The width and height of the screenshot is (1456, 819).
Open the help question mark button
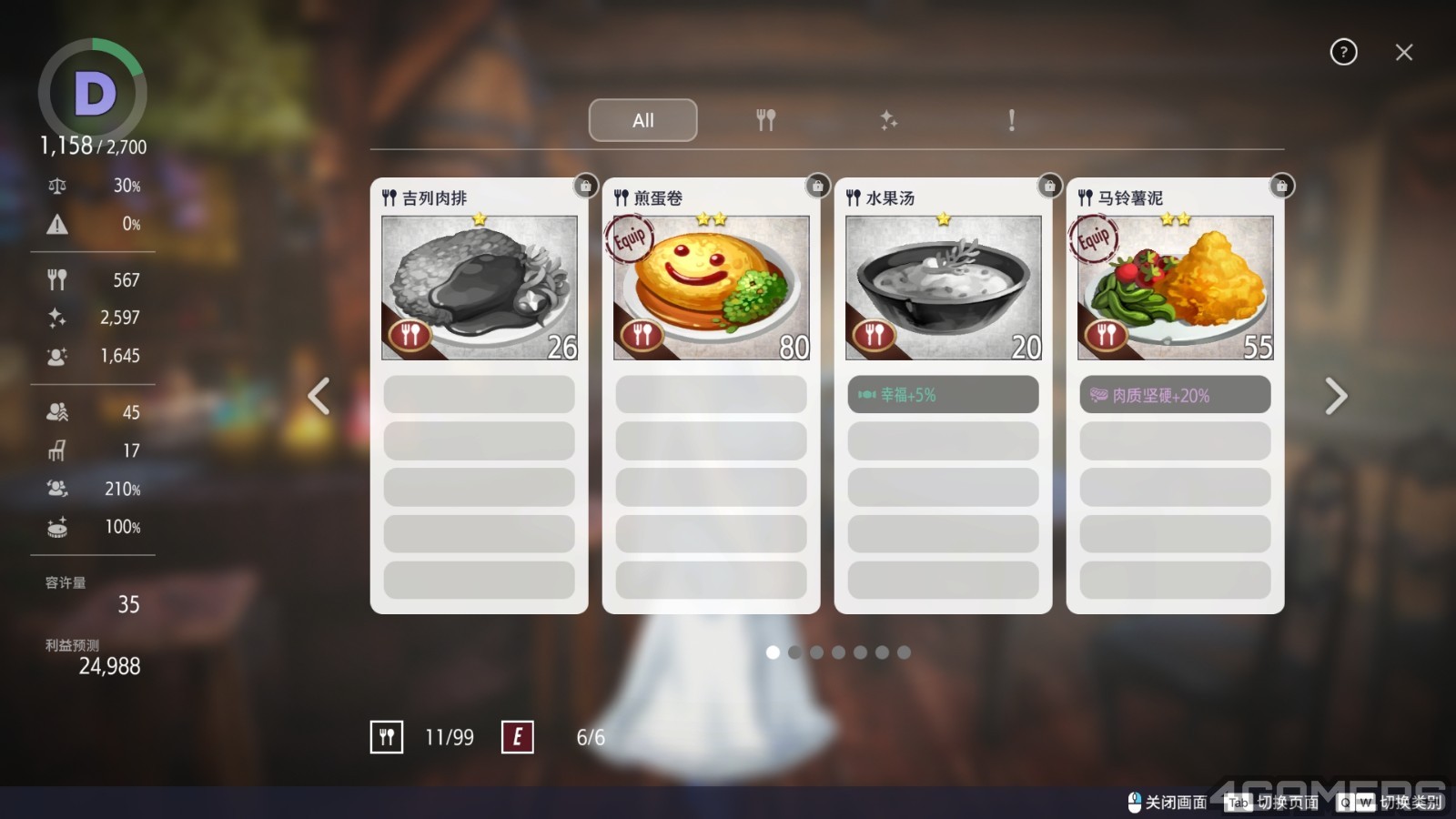[x=1343, y=53]
